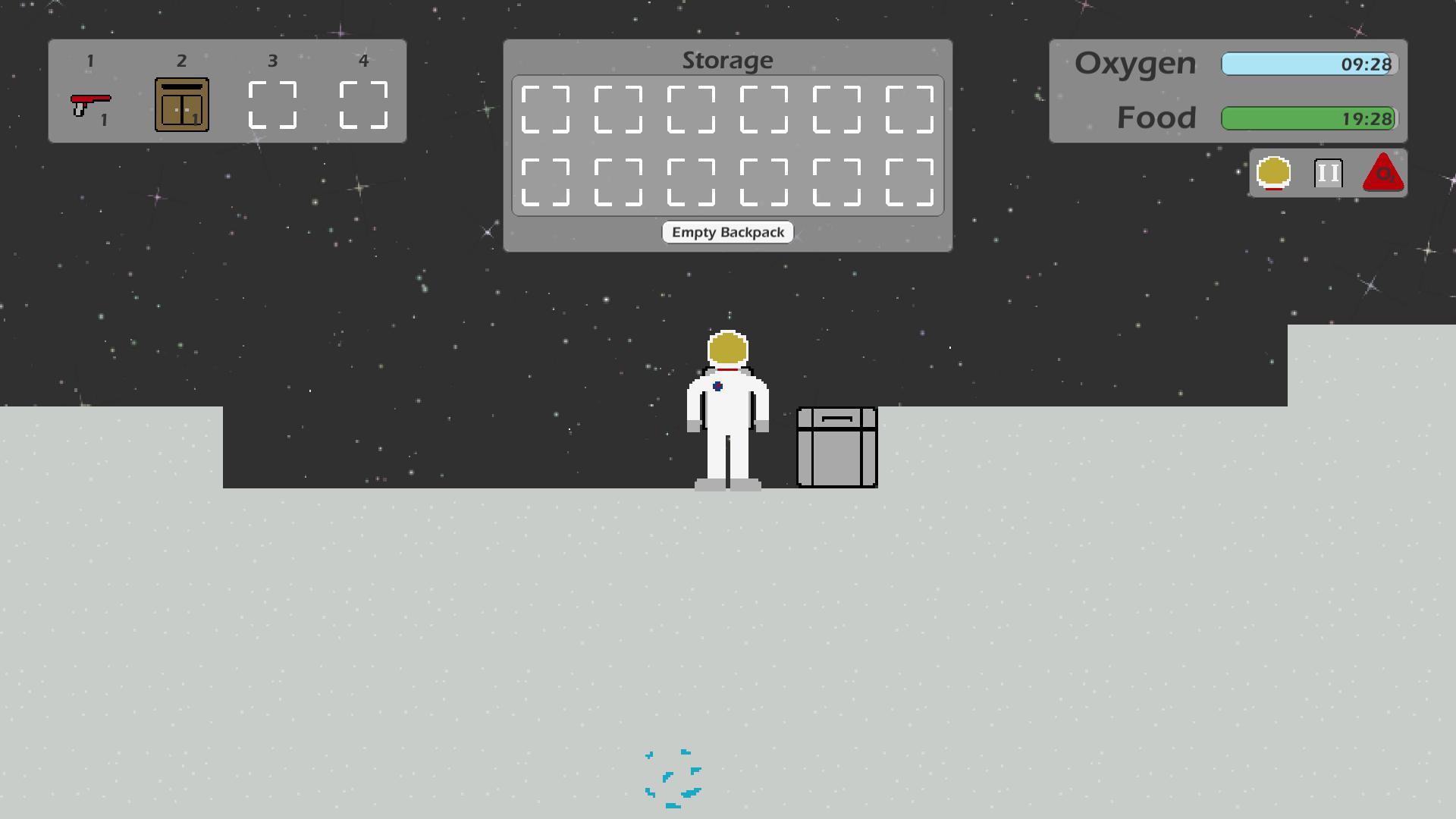This screenshot has width=1456, height=819.
Task: Open the storage crate beside the astronaut
Action: [x=836, y=447]
